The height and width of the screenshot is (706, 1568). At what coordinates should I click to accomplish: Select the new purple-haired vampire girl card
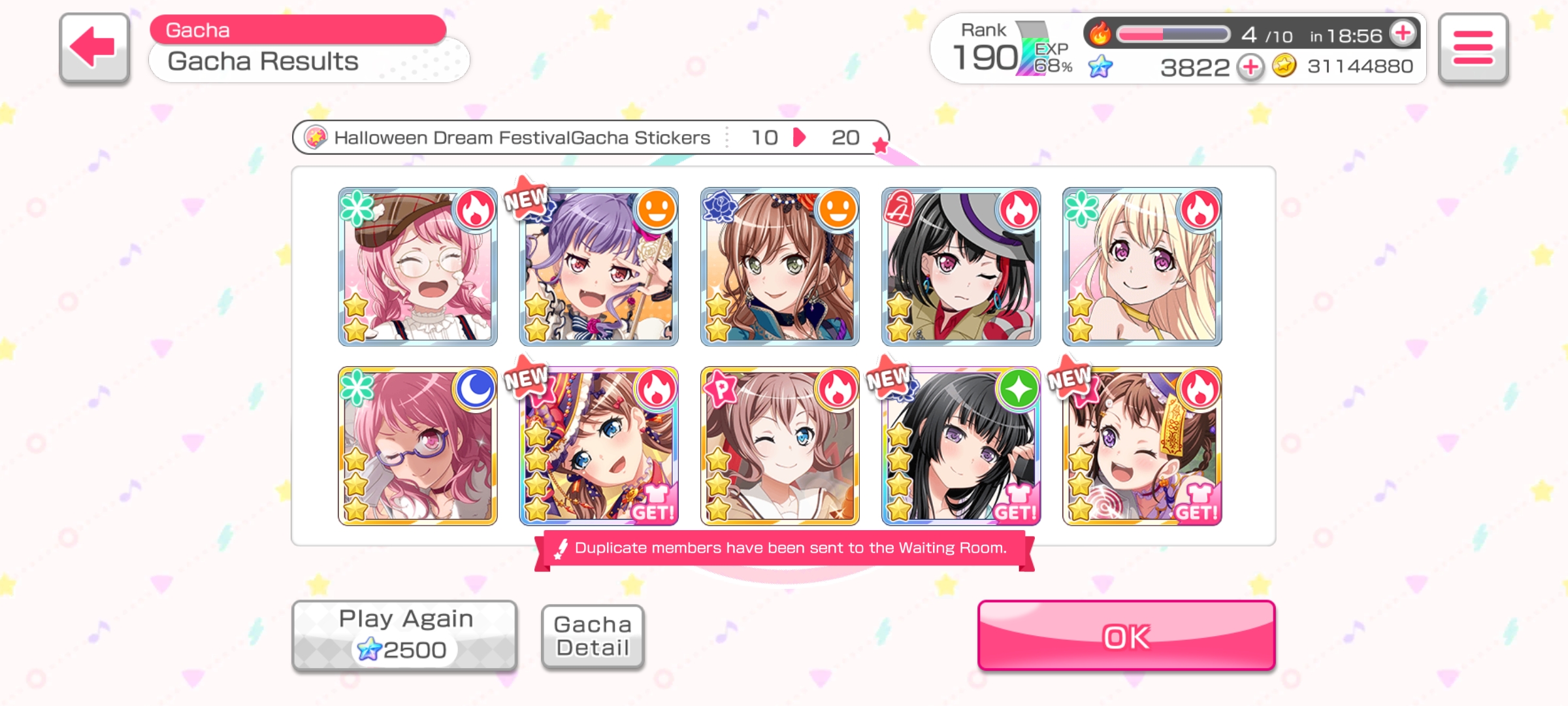pos(598,267)
